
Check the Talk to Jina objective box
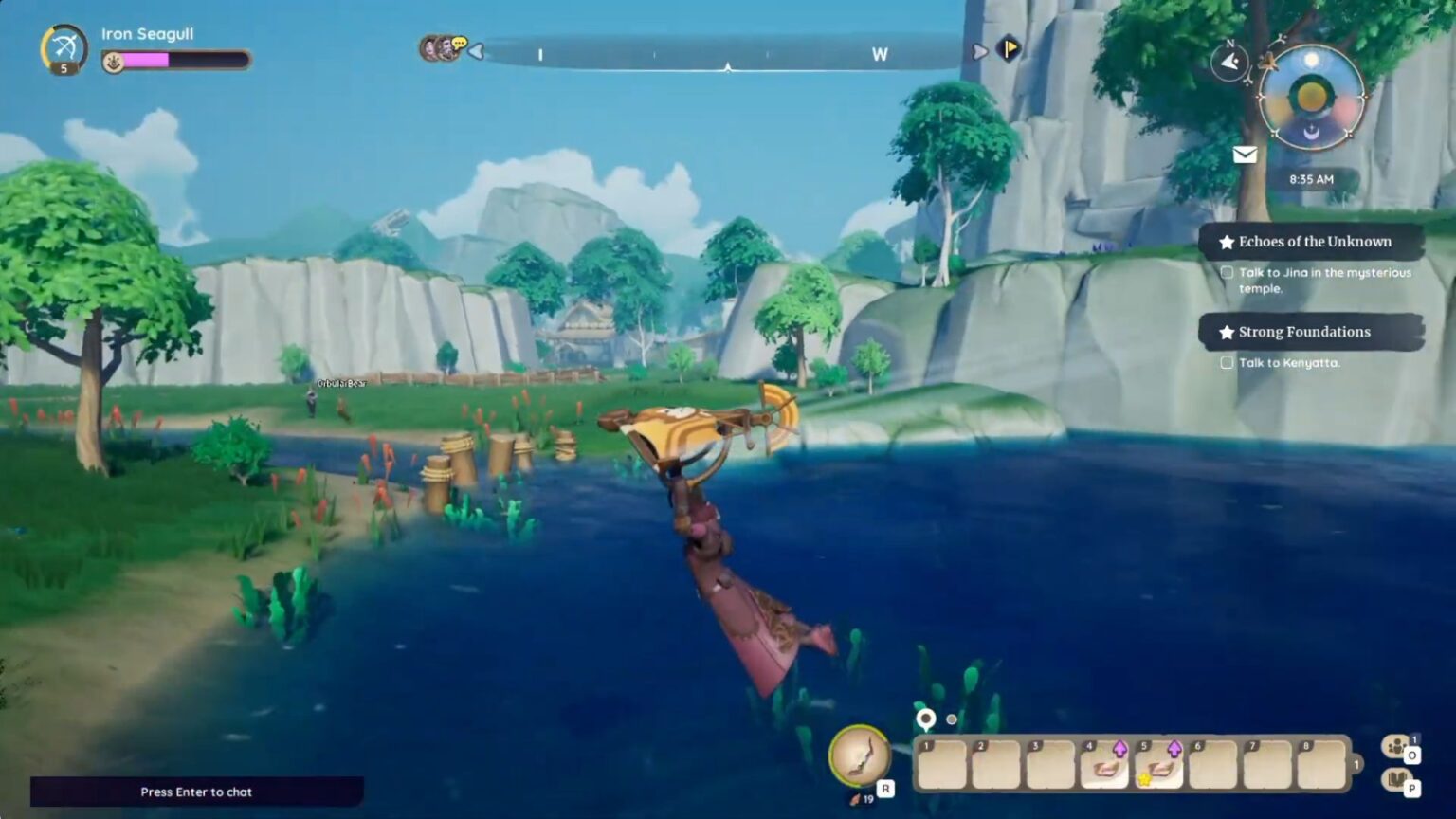click(1227, 272)
